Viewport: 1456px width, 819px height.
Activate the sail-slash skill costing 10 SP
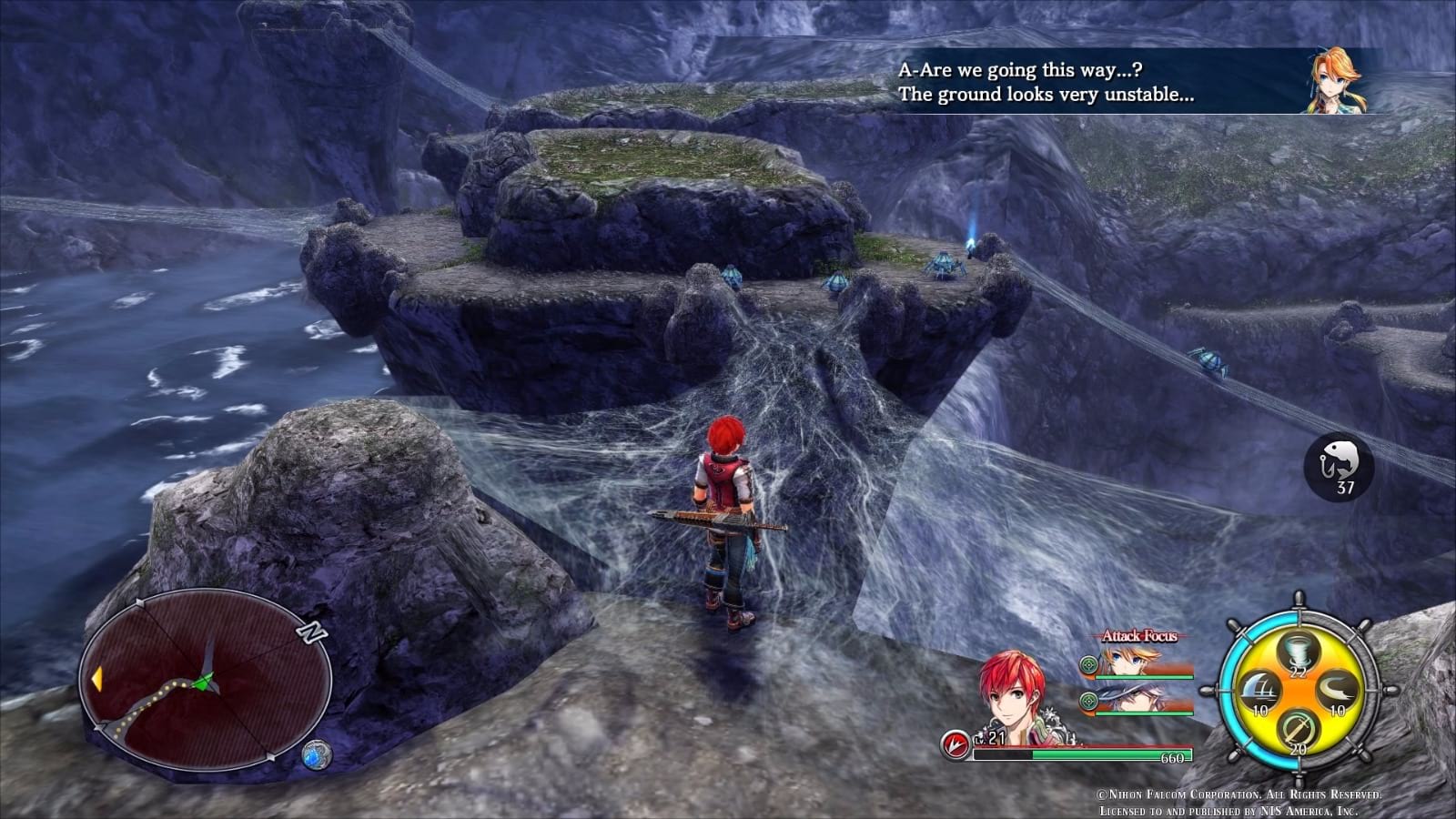[x=1260, y=689]
